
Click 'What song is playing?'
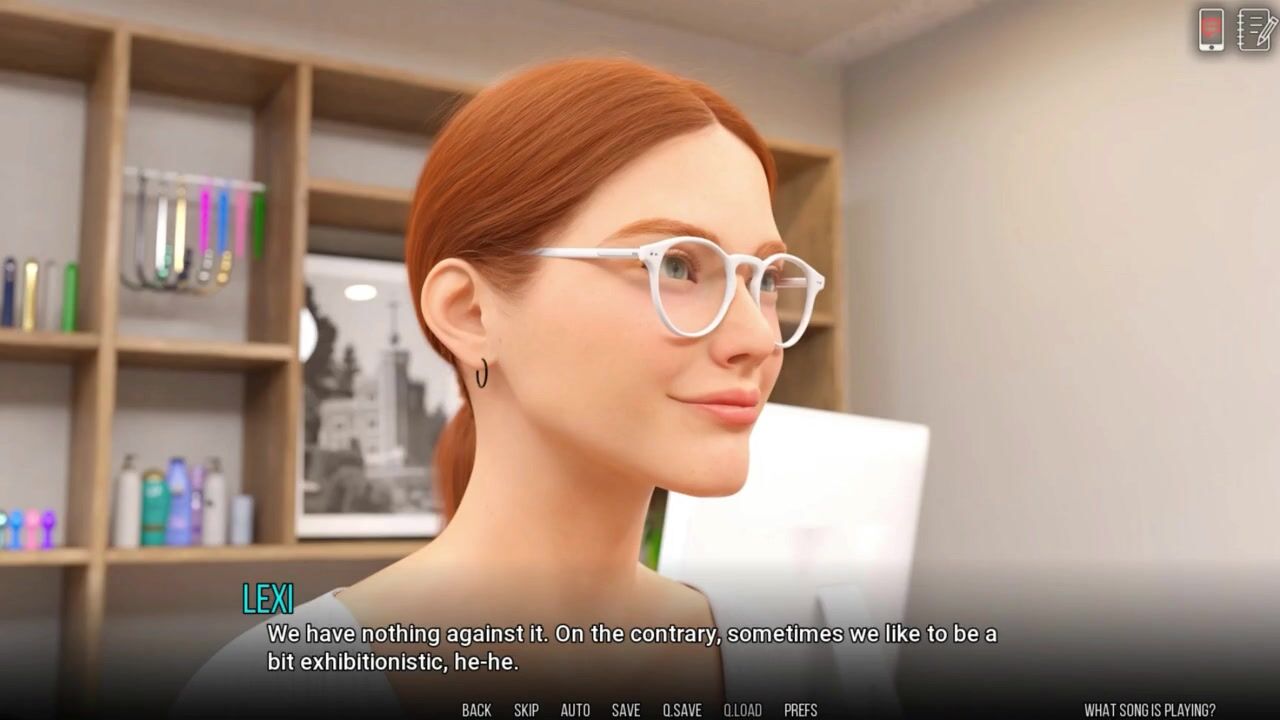click(x=1150, y=710)
